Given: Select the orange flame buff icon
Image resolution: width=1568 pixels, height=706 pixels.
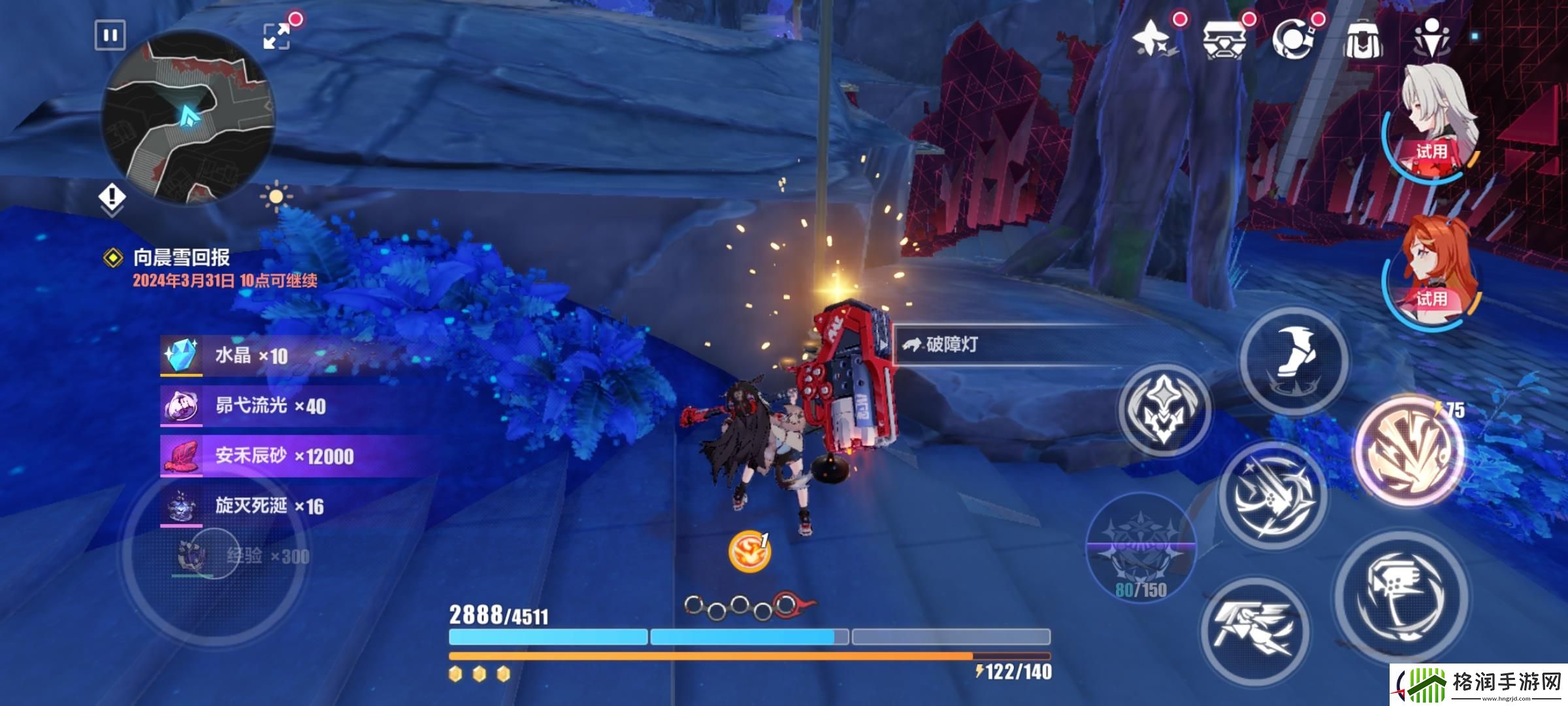Looking at the screenshot, I should [x=749, y=551].
